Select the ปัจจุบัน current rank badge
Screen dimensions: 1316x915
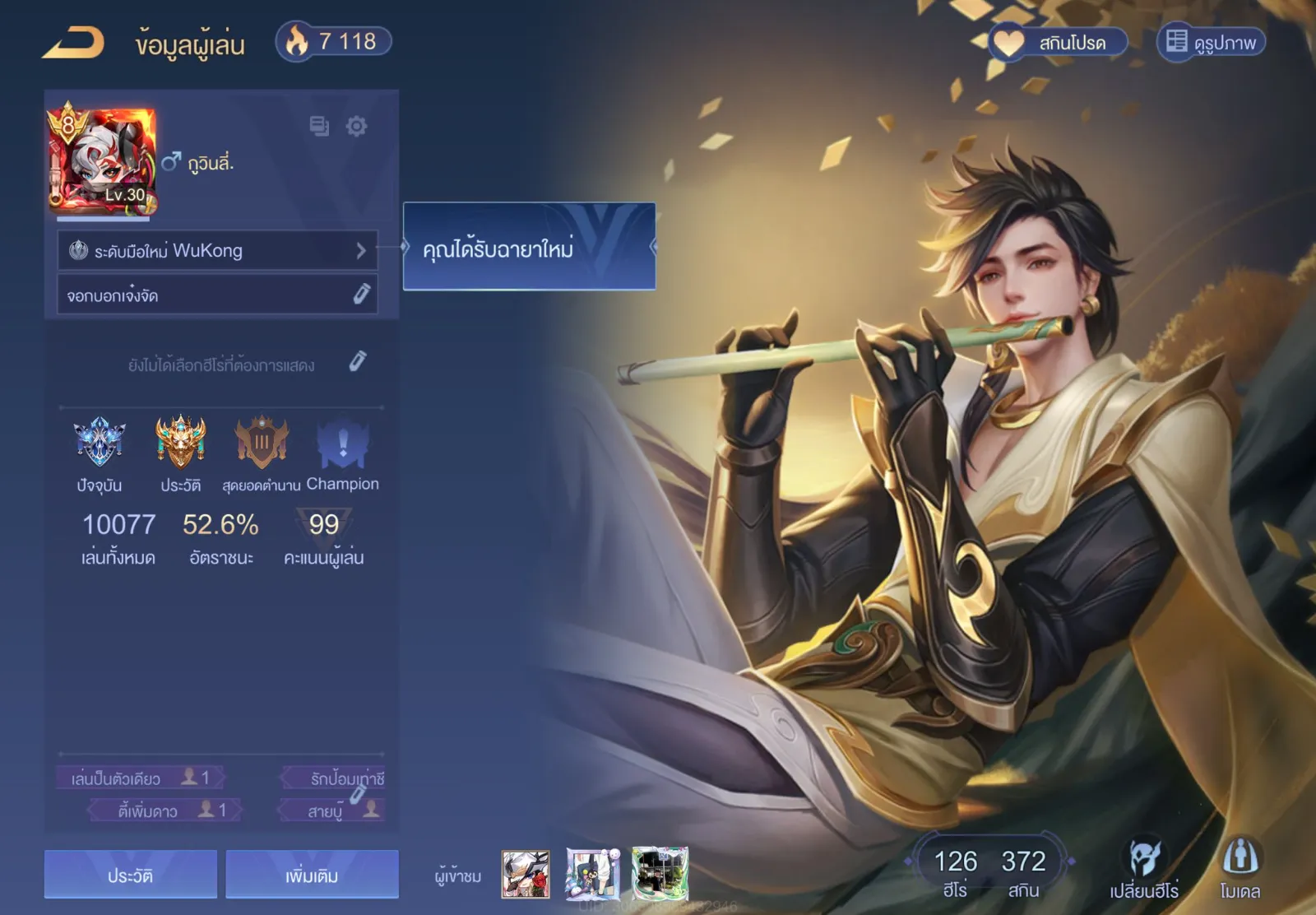(x=100, y=443)
